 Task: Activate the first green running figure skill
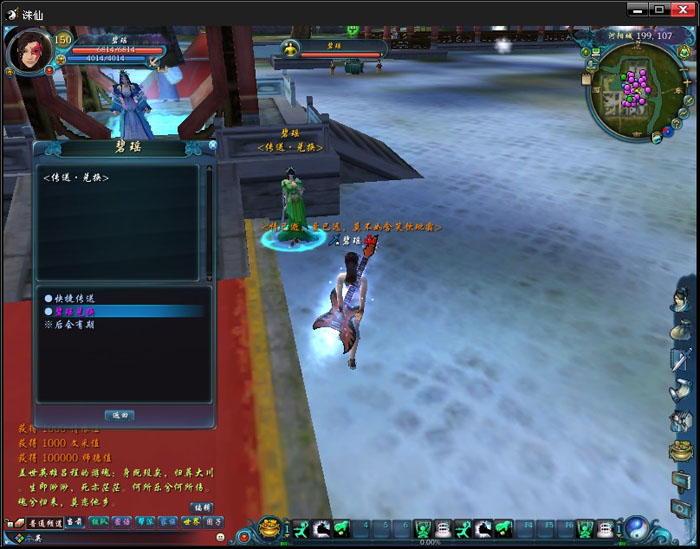tap(298, 527)
